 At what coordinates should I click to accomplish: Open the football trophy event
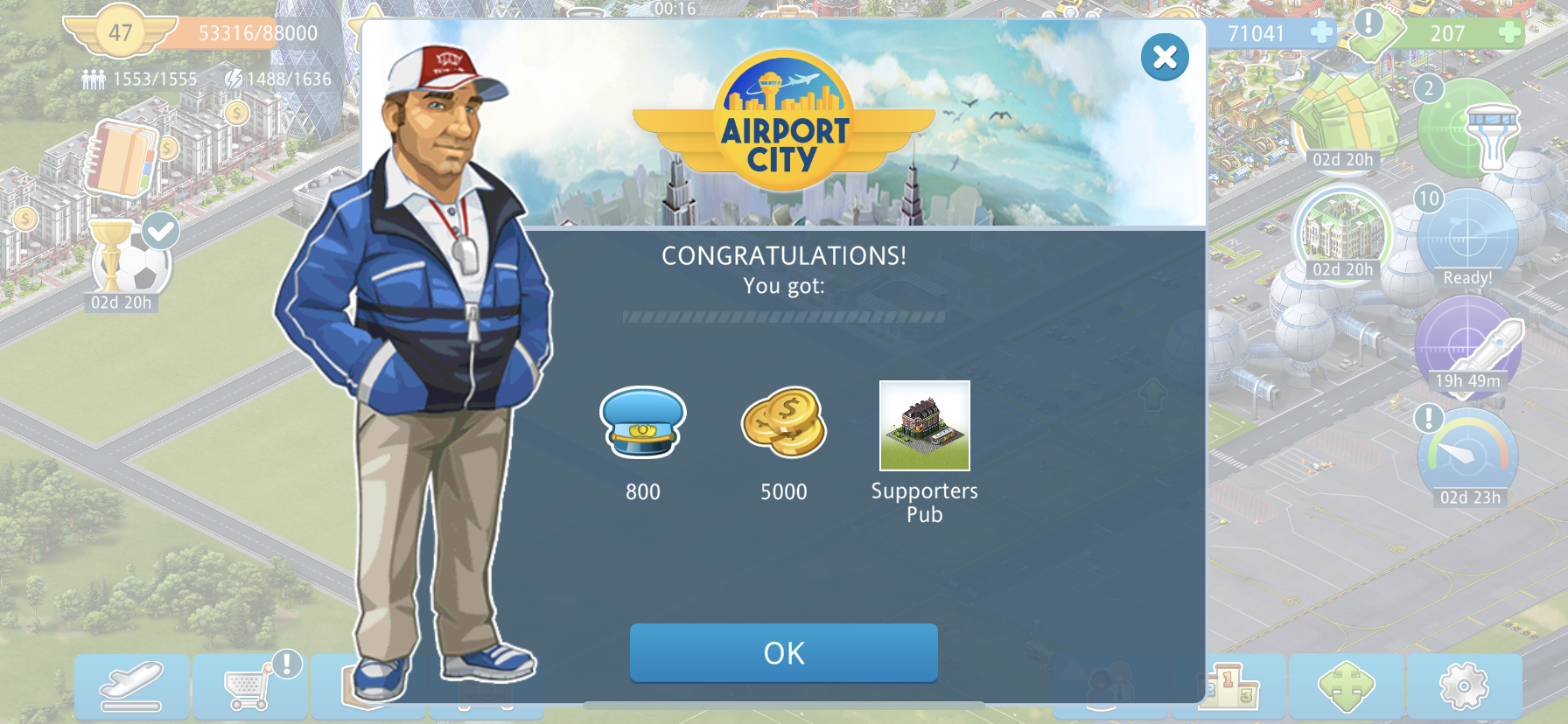point(129,261)
